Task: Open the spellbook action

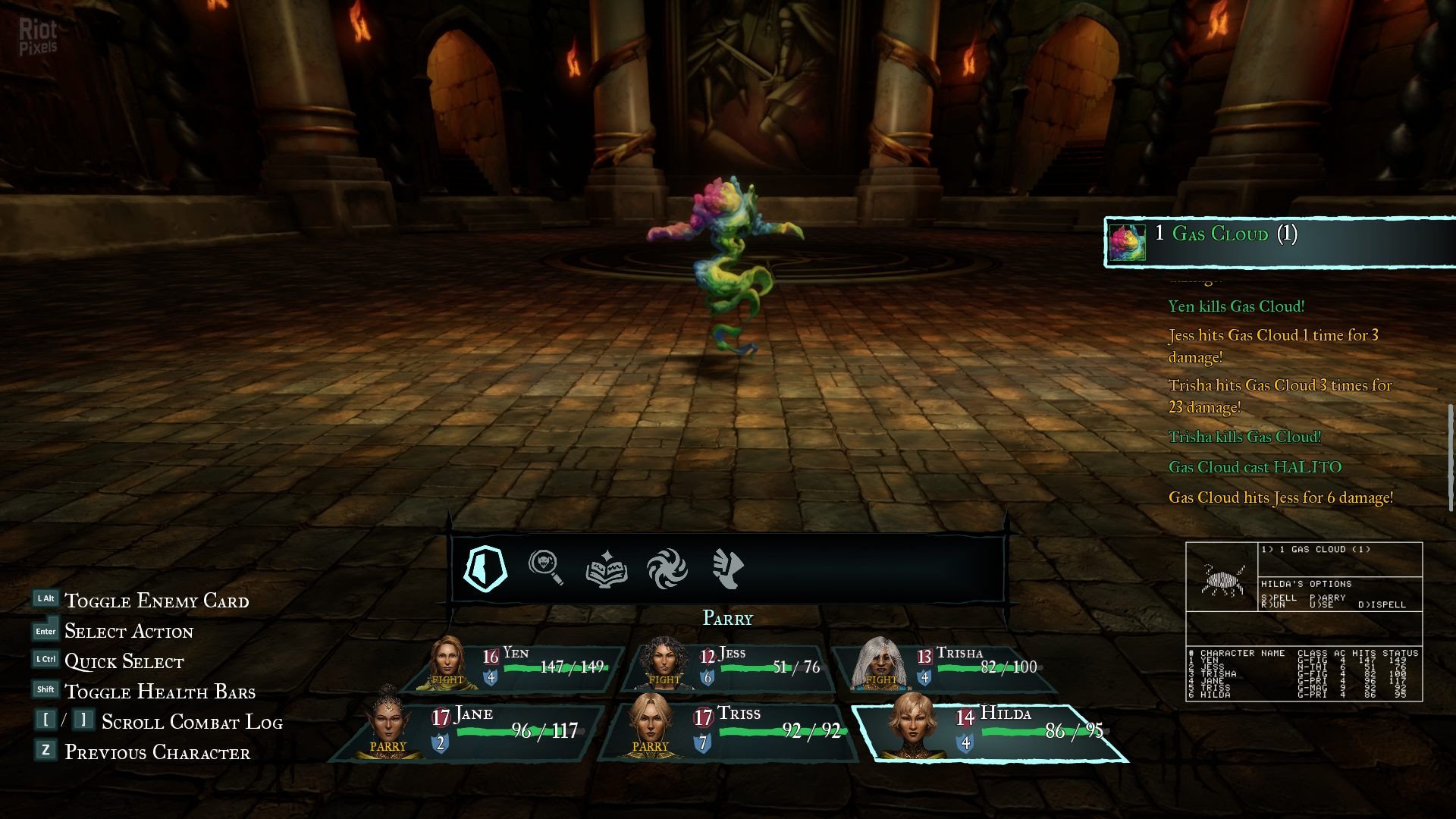Action: click(606, 568)
